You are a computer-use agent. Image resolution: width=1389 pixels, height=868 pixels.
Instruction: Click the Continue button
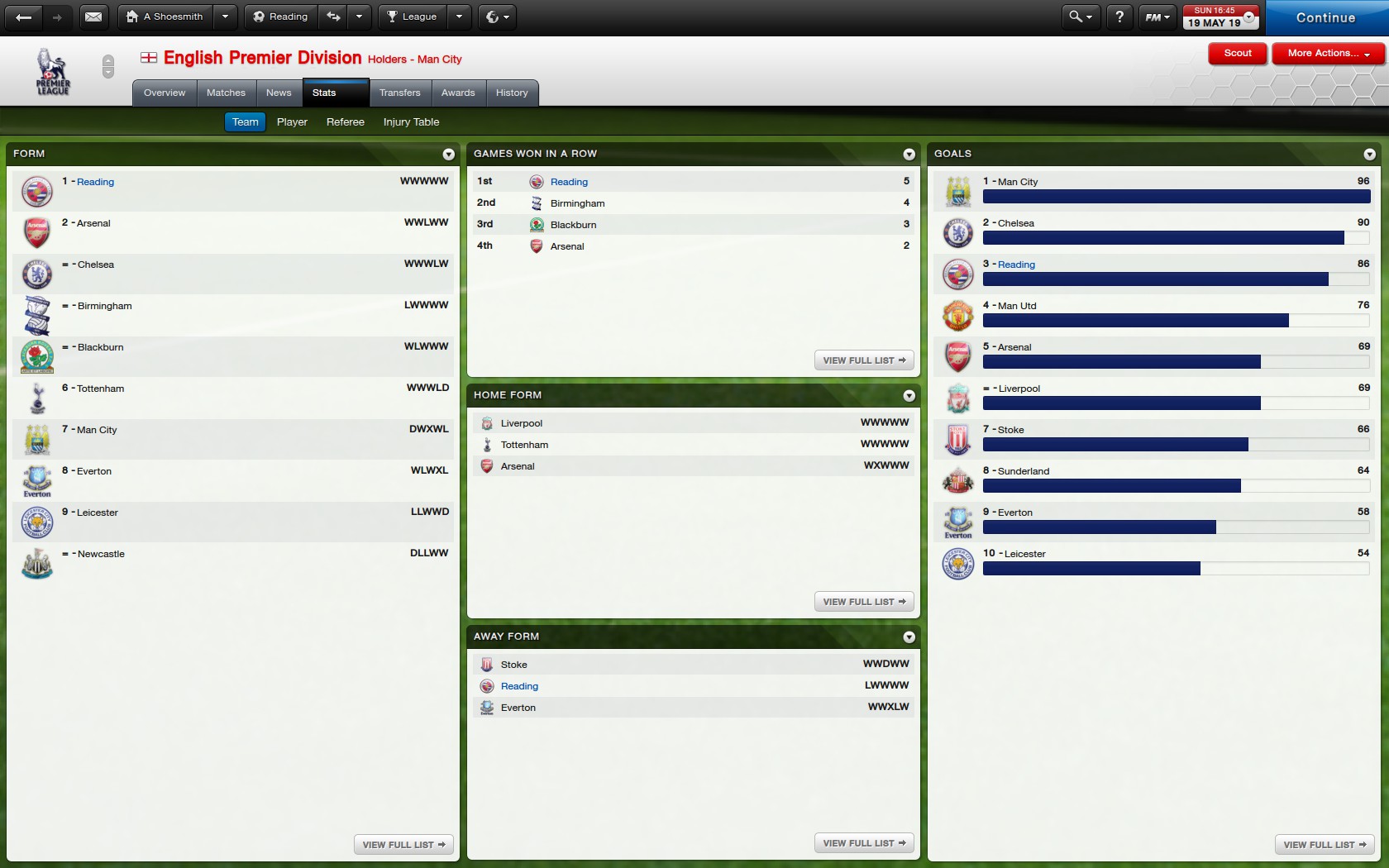[1325, 17]
